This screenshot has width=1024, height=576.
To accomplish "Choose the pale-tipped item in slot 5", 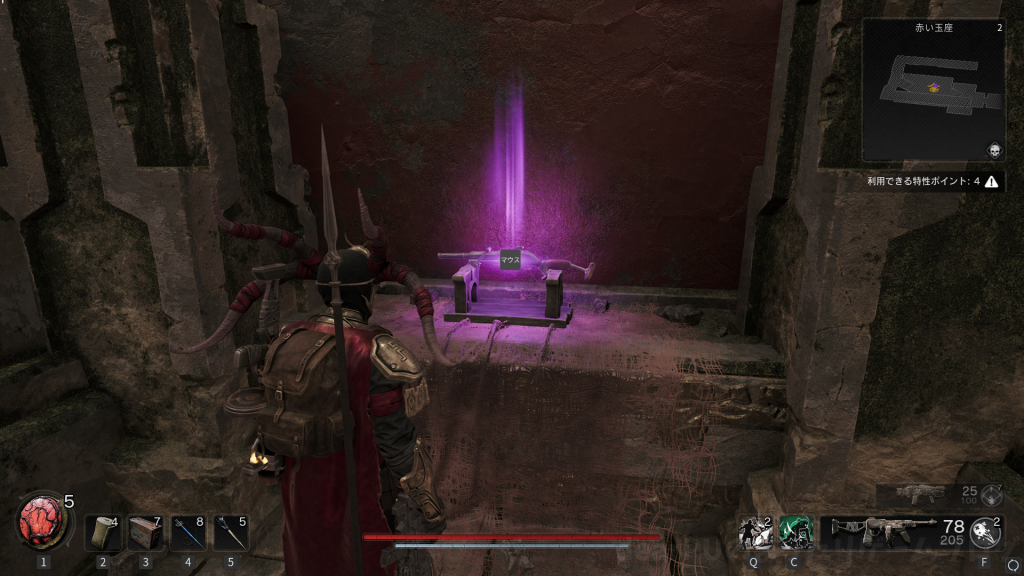I will 231,533.
